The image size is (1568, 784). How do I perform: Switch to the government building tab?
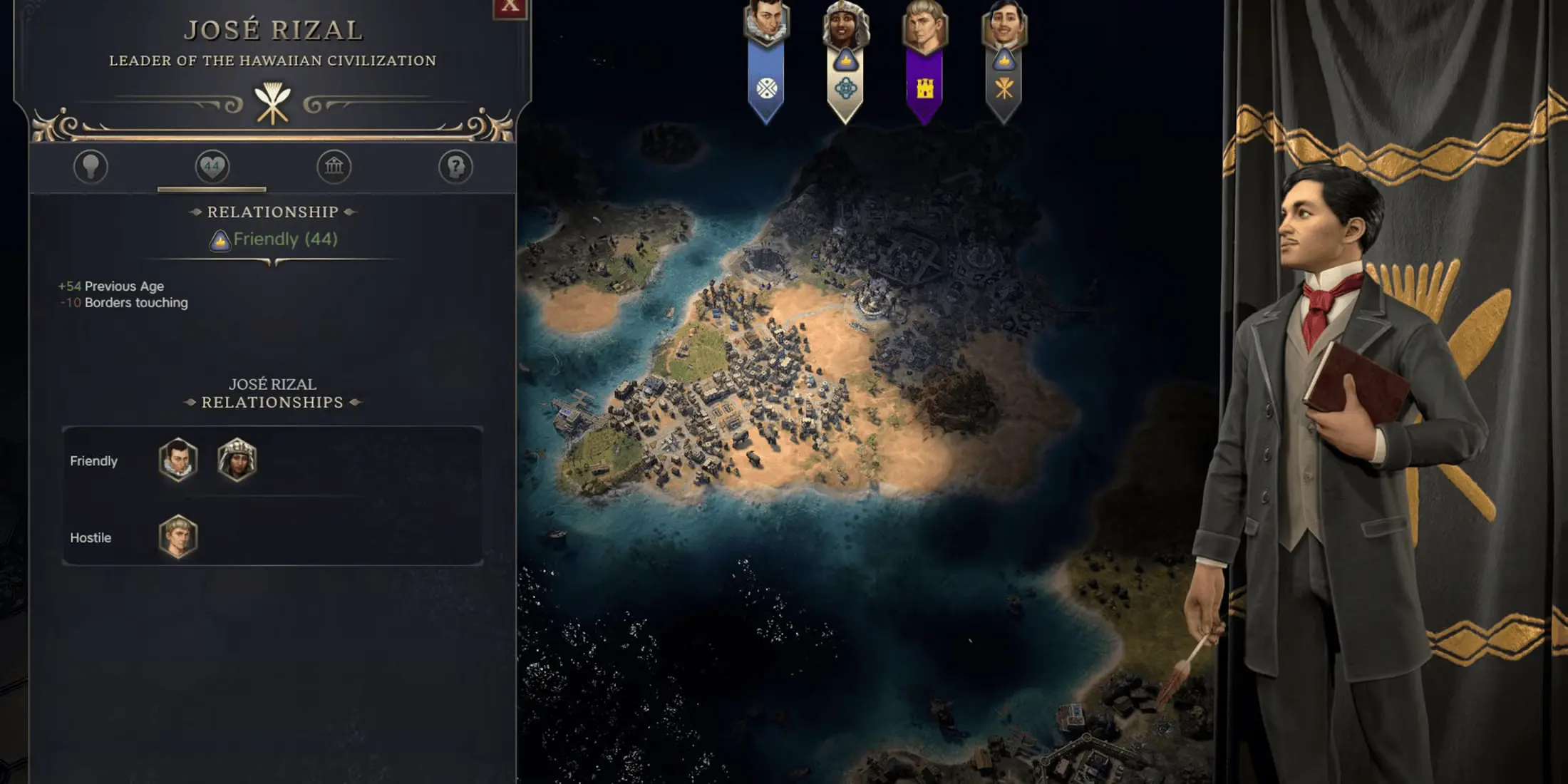[334, 167]
